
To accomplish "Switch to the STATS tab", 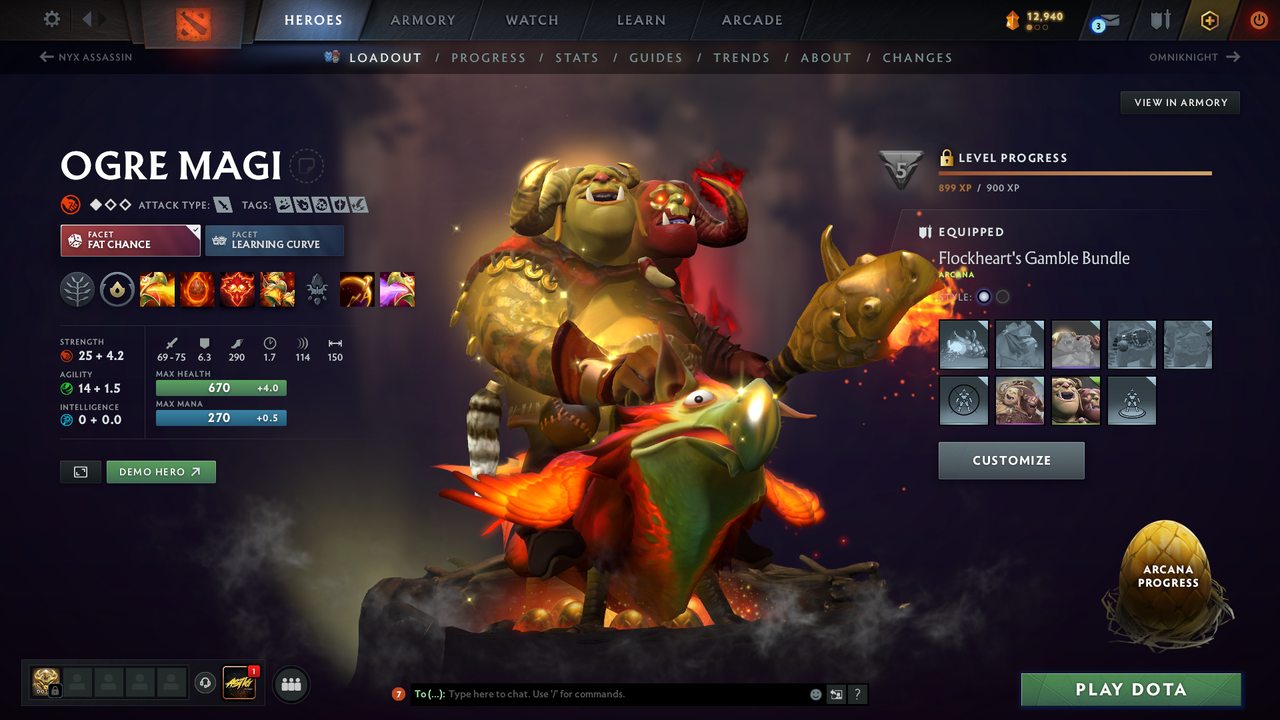I will click(x=577, y=57).
